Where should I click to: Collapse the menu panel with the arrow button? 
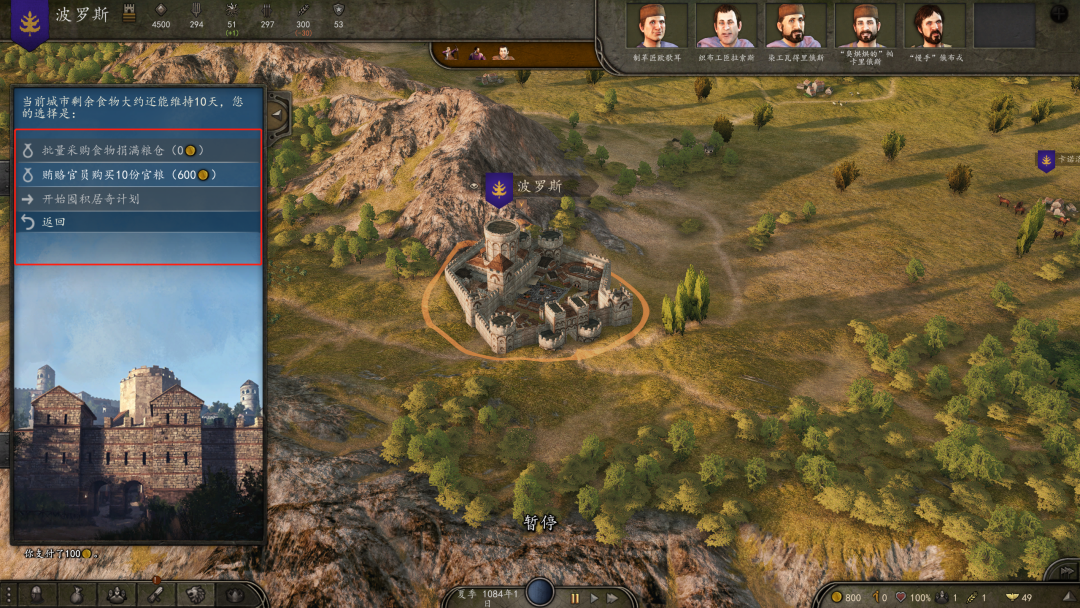point(277,113)
